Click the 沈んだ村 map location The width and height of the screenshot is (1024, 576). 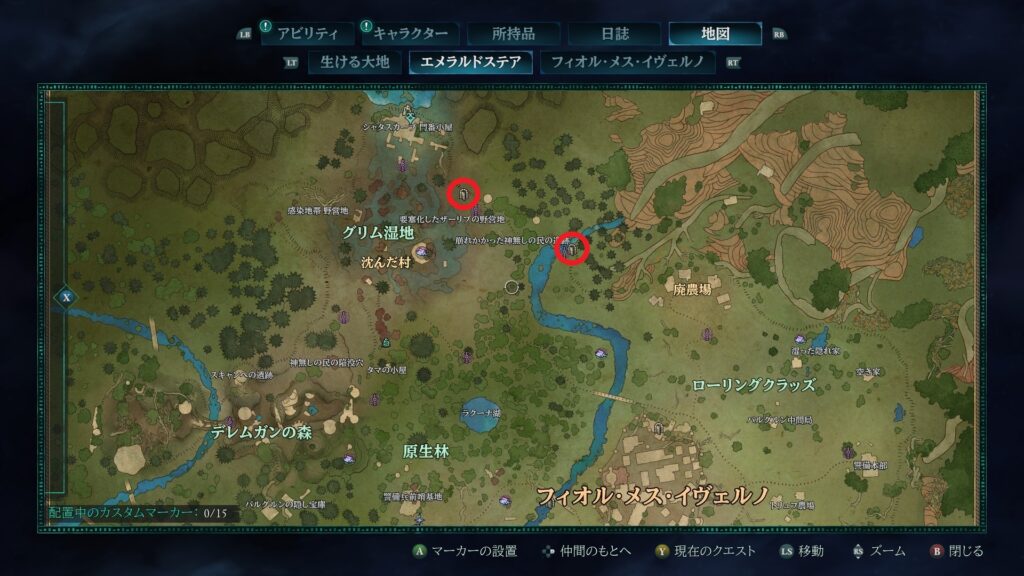tap(385, 263)
